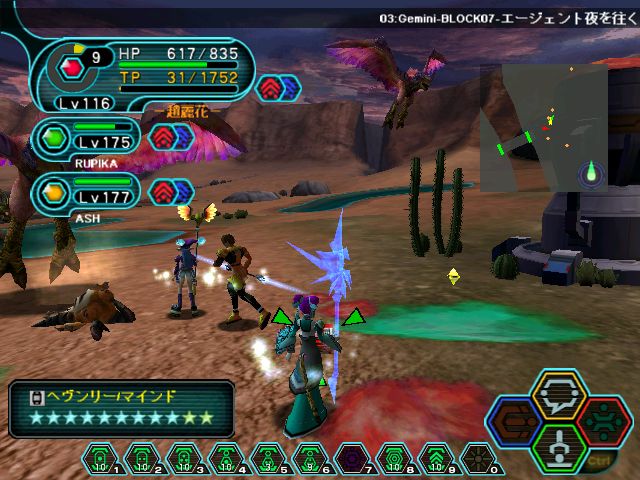Select party member ASH's status panel
The height and width of the screenshot is (480, 640).
point(88,191)
